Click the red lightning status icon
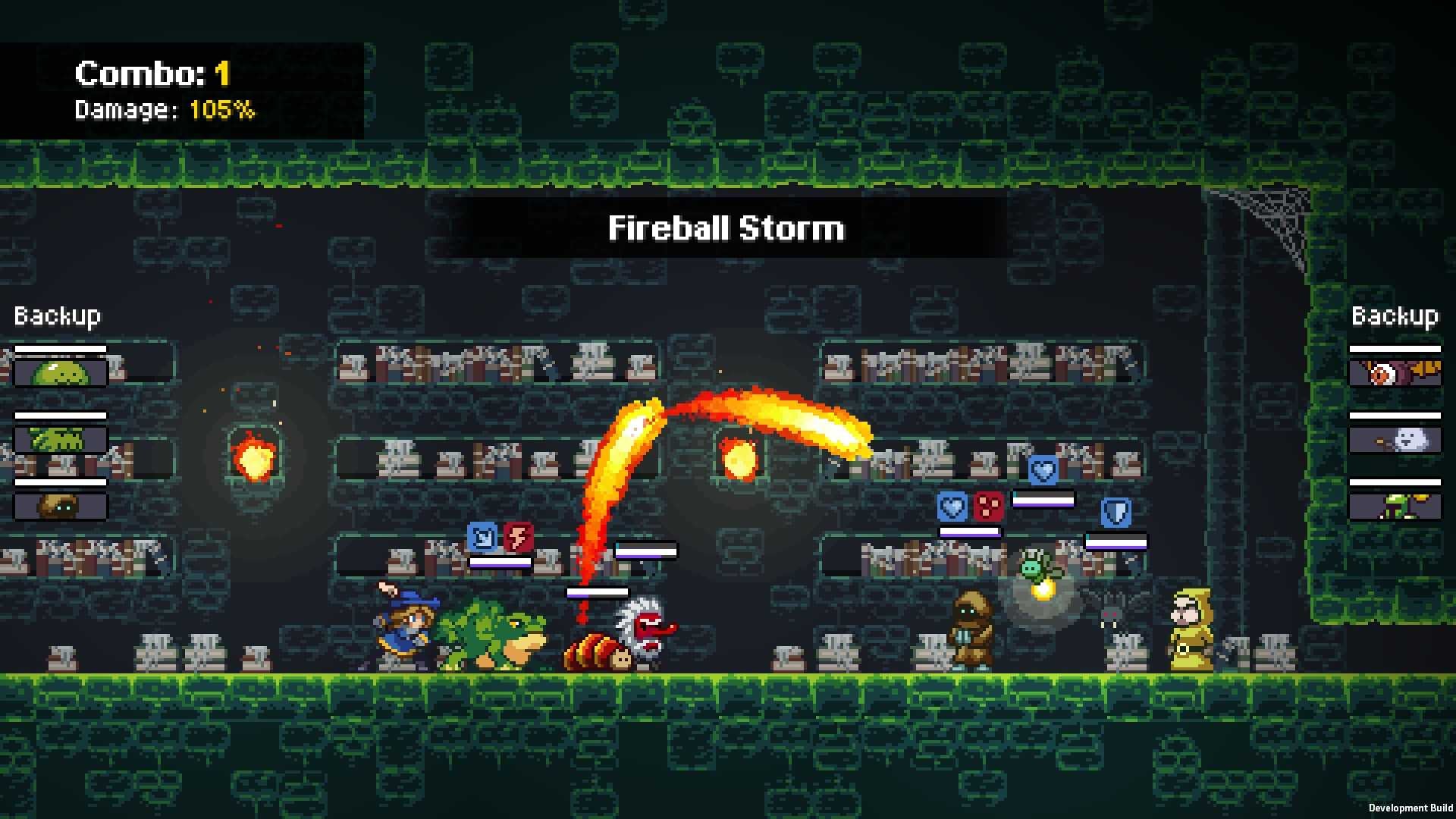 [517, 536]
